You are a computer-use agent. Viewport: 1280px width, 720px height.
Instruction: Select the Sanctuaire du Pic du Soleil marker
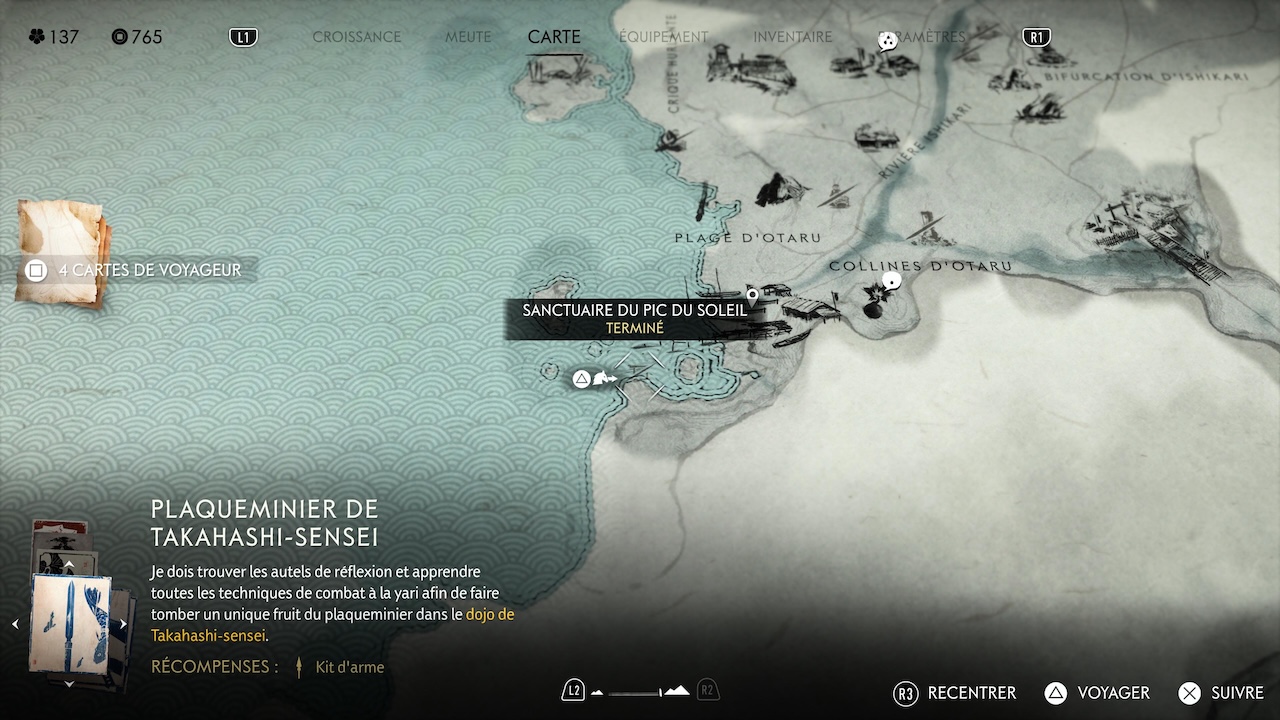752,296
